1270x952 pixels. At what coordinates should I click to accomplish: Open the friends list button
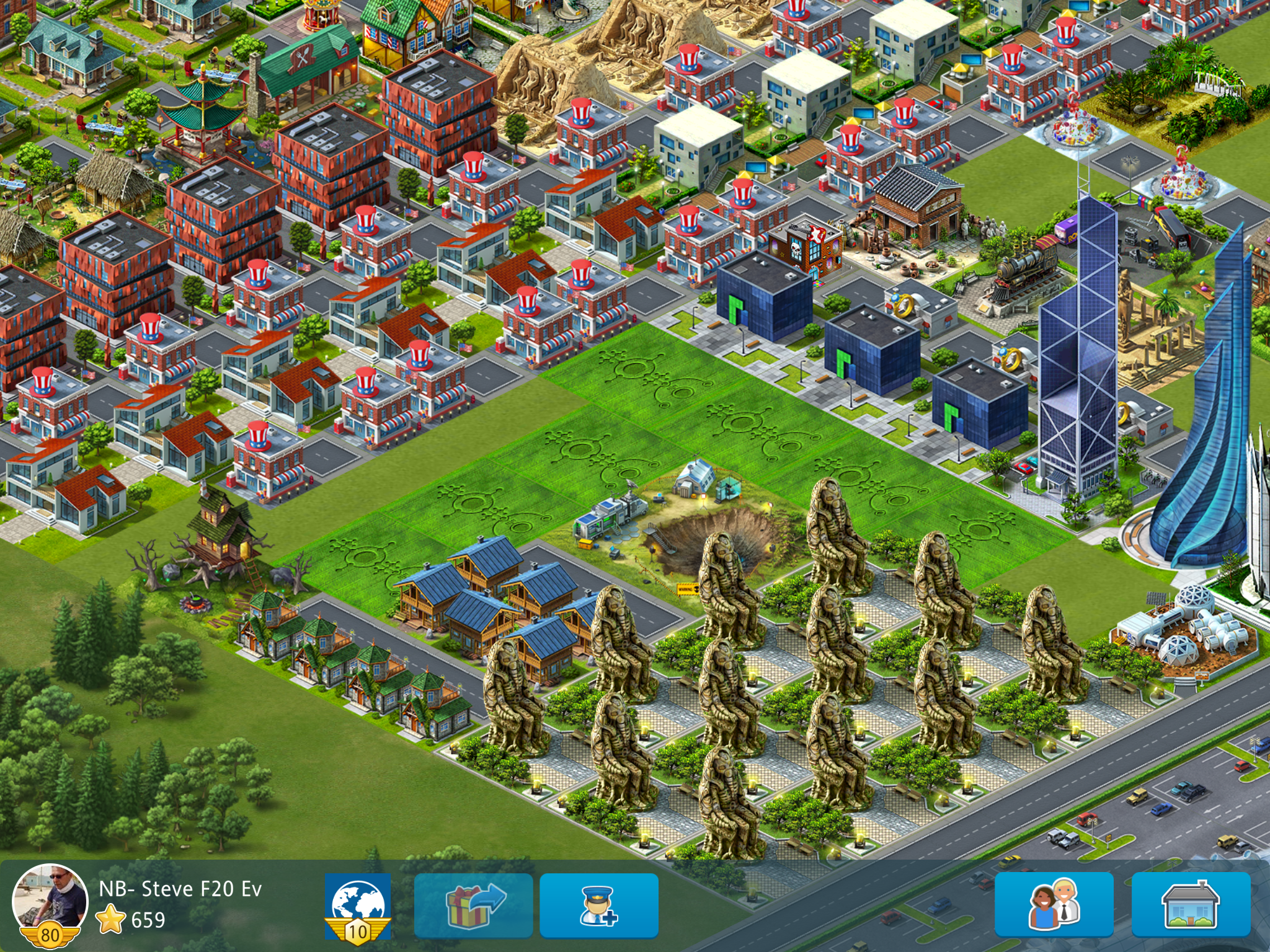point(1054,905)
